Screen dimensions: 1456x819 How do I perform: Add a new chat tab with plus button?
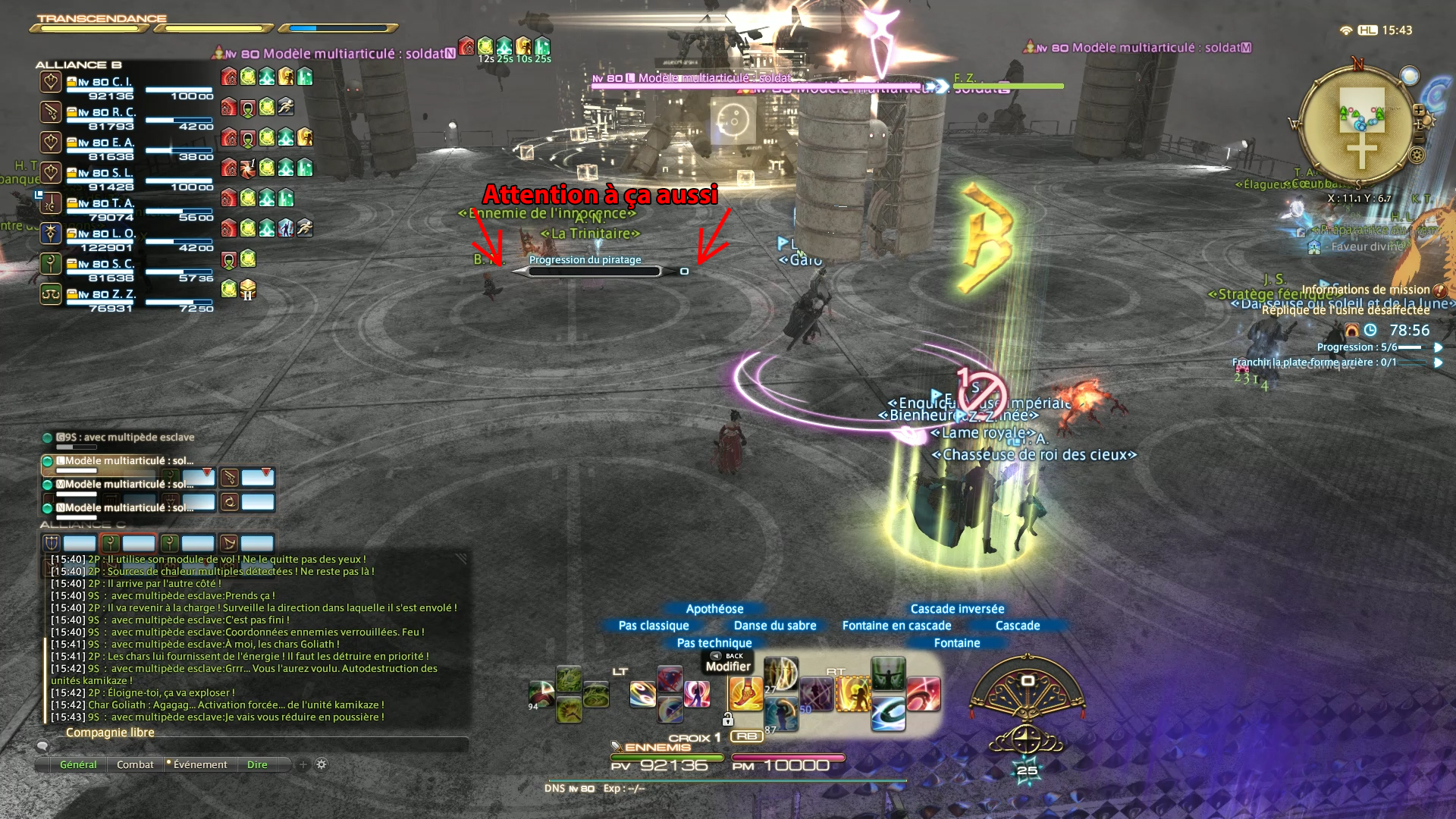pos(303,764)
